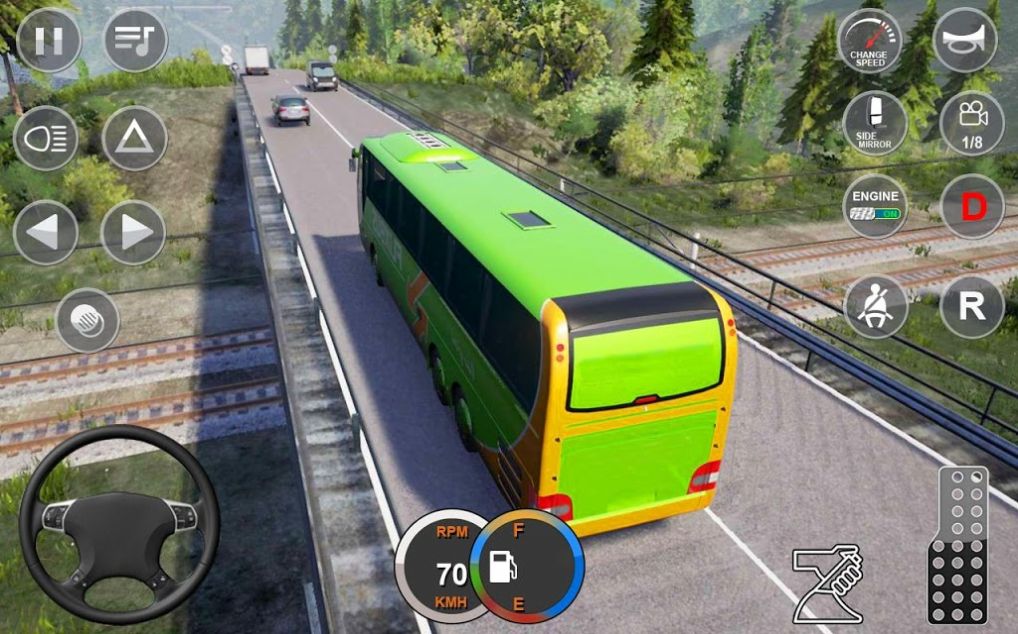This screenshot has width=1018, height=634.
Task: Toggle the Engine on/off button
Action: [874, 206]
